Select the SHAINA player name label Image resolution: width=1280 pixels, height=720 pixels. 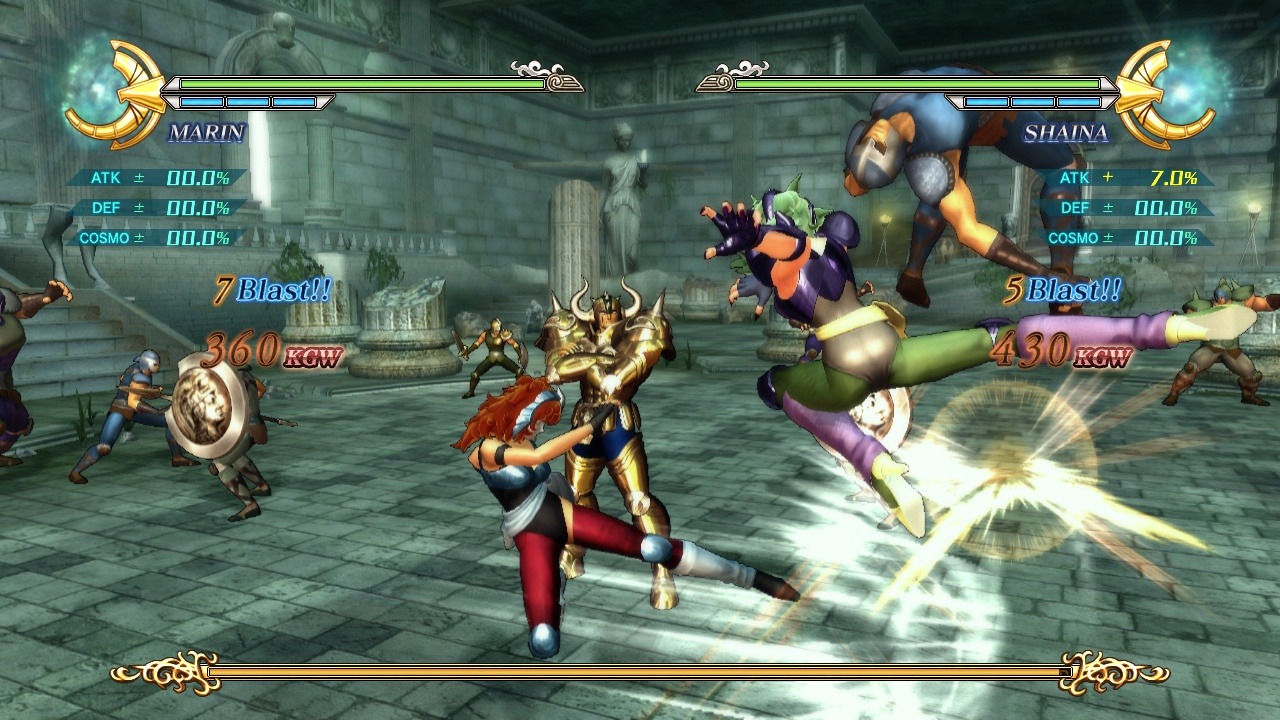[1066, 133]
